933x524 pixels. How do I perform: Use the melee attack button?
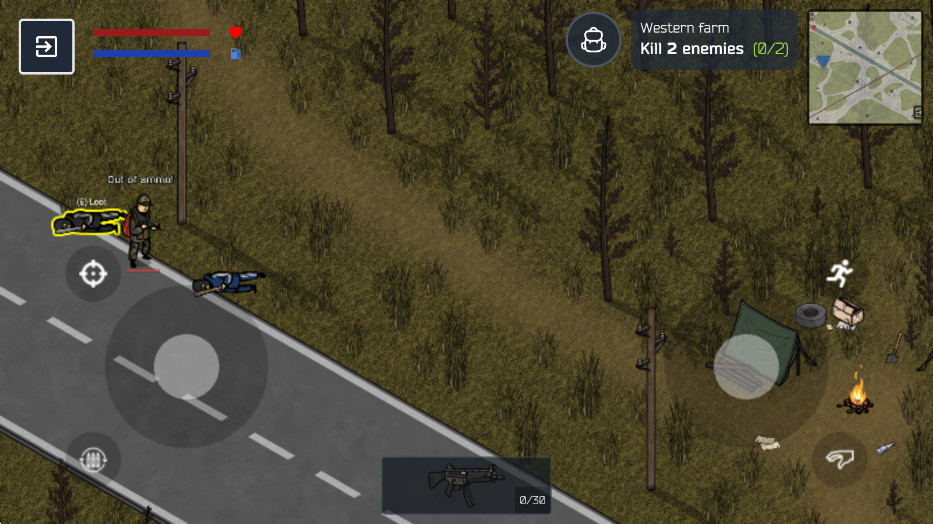coord(840,460)
